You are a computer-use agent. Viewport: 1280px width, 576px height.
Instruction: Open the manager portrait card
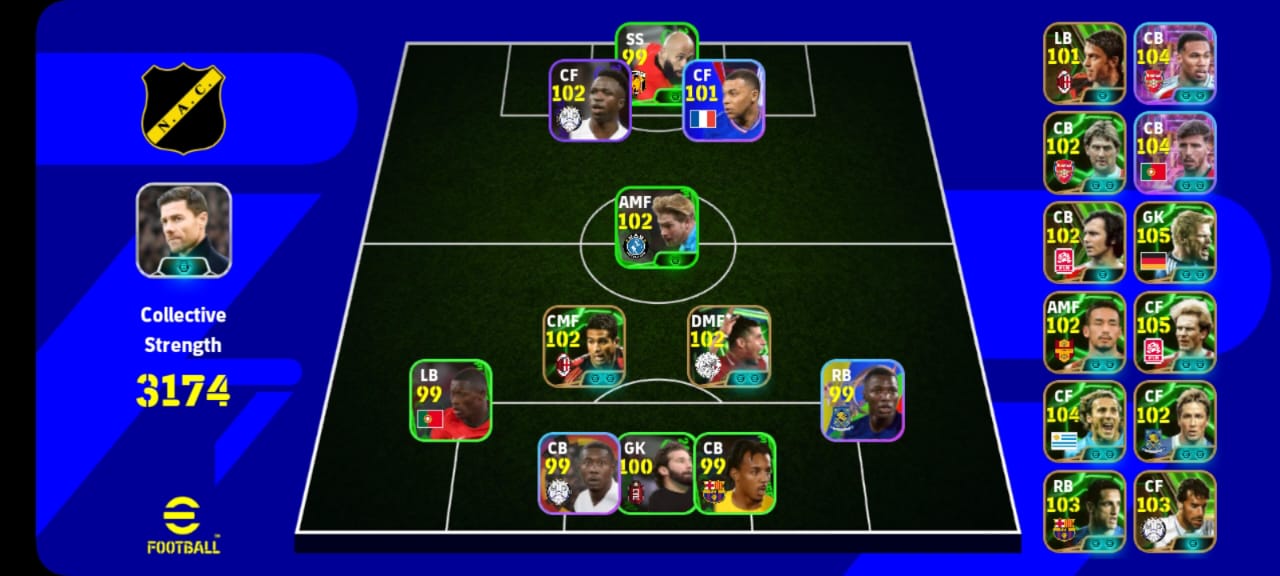pyautogui.click(x=184, y=230)
